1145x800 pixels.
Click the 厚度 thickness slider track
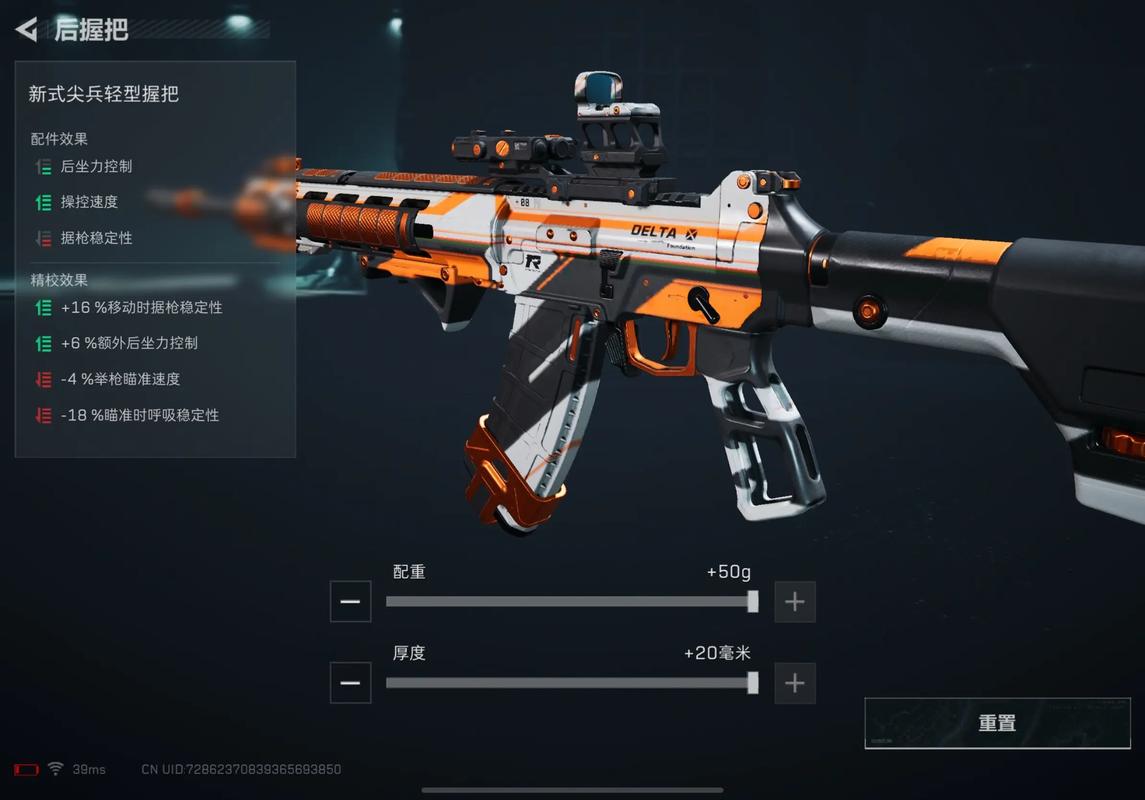[x=570, y=683]
